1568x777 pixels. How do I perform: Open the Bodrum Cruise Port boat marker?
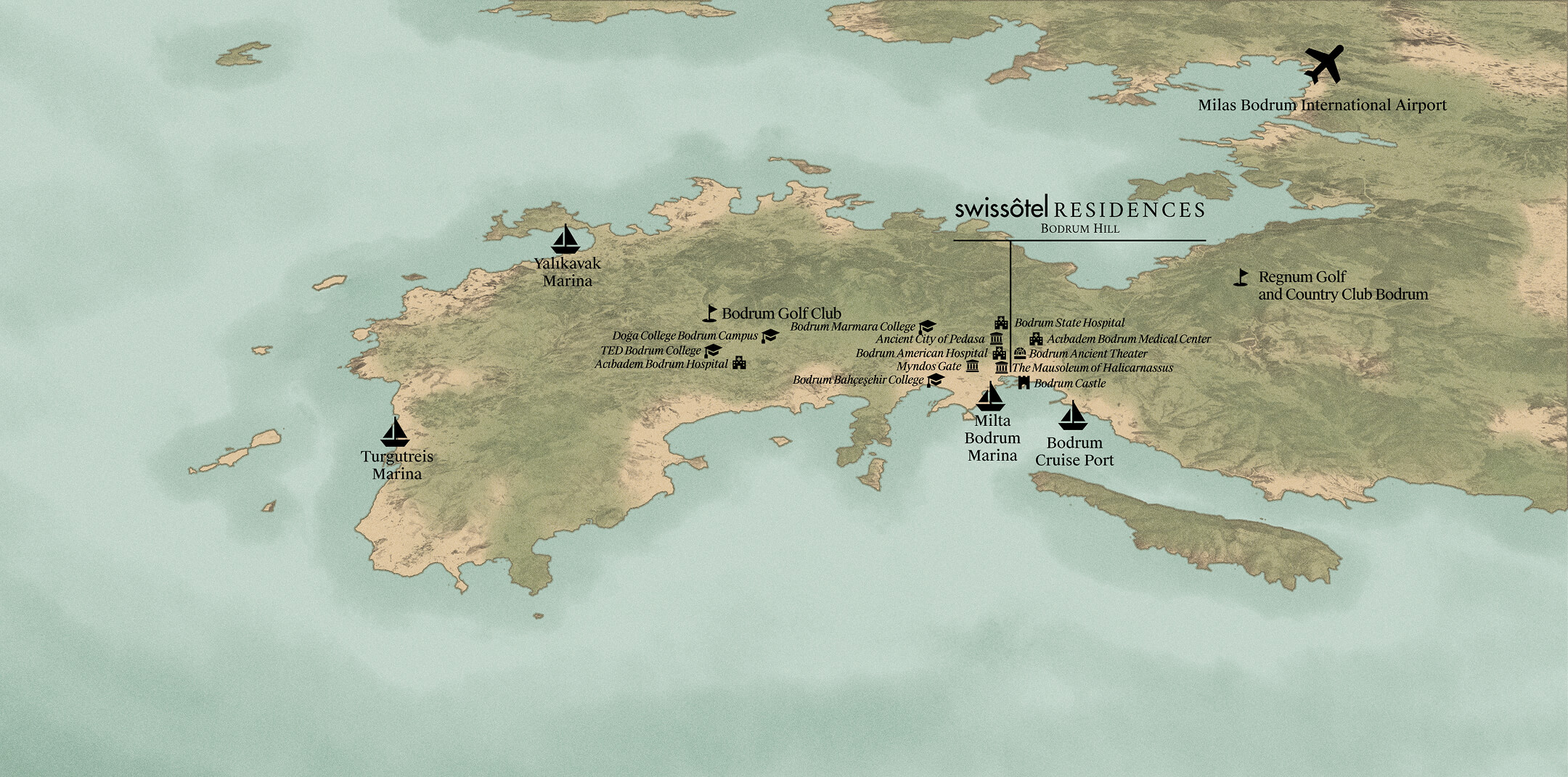click(x=1072, y=416)
